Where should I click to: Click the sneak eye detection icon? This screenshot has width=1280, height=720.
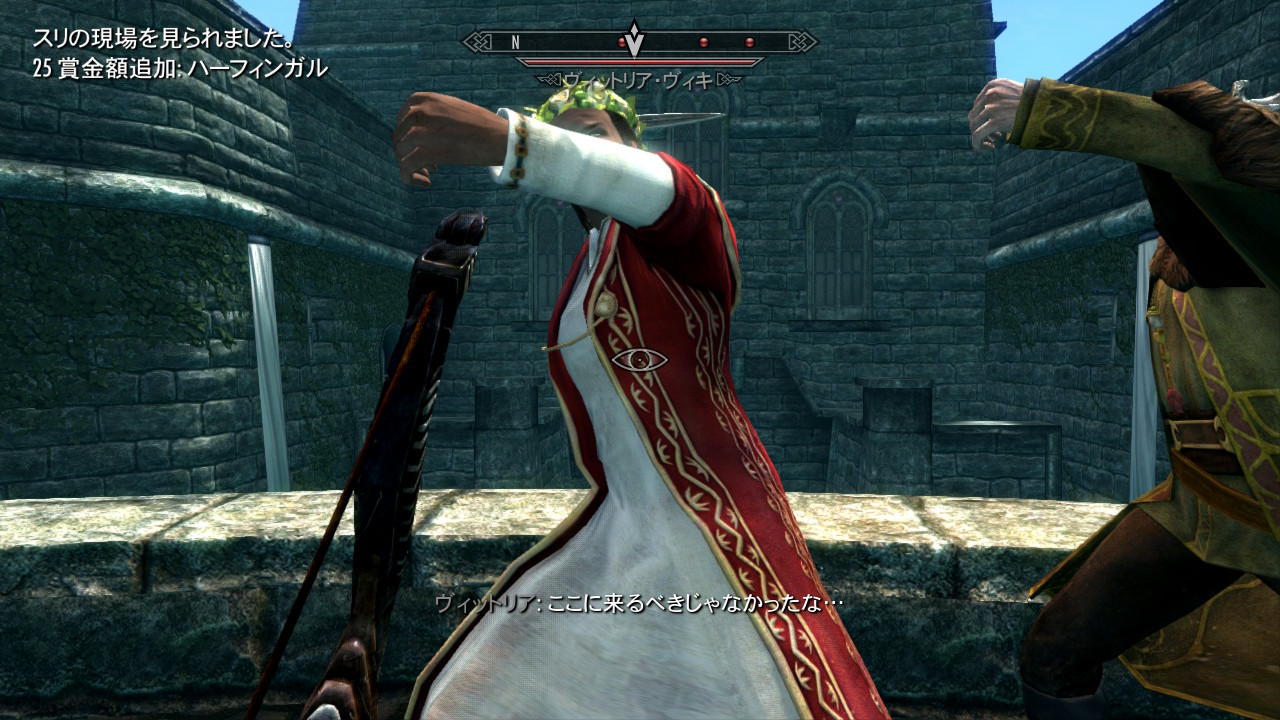[x=639, y=360]
